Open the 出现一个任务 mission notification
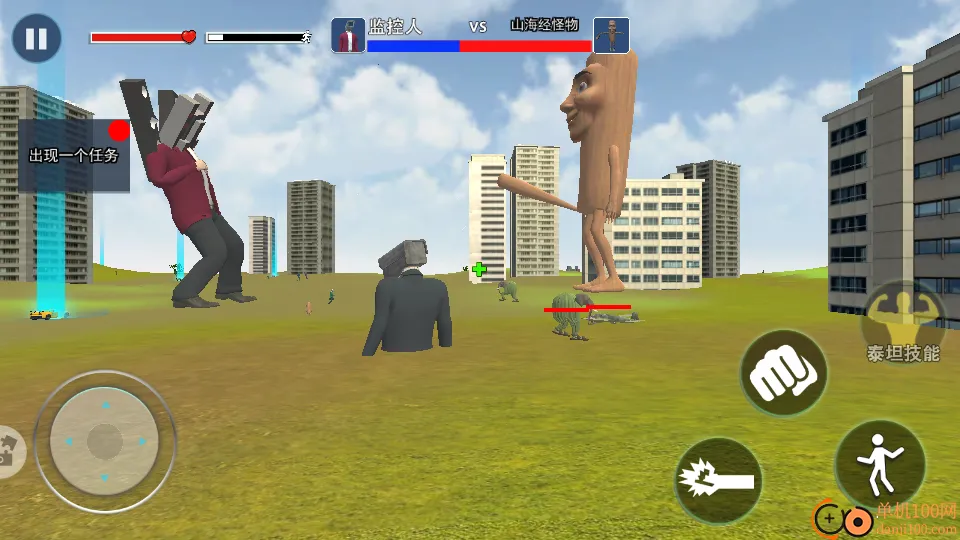 coord(74,155)
